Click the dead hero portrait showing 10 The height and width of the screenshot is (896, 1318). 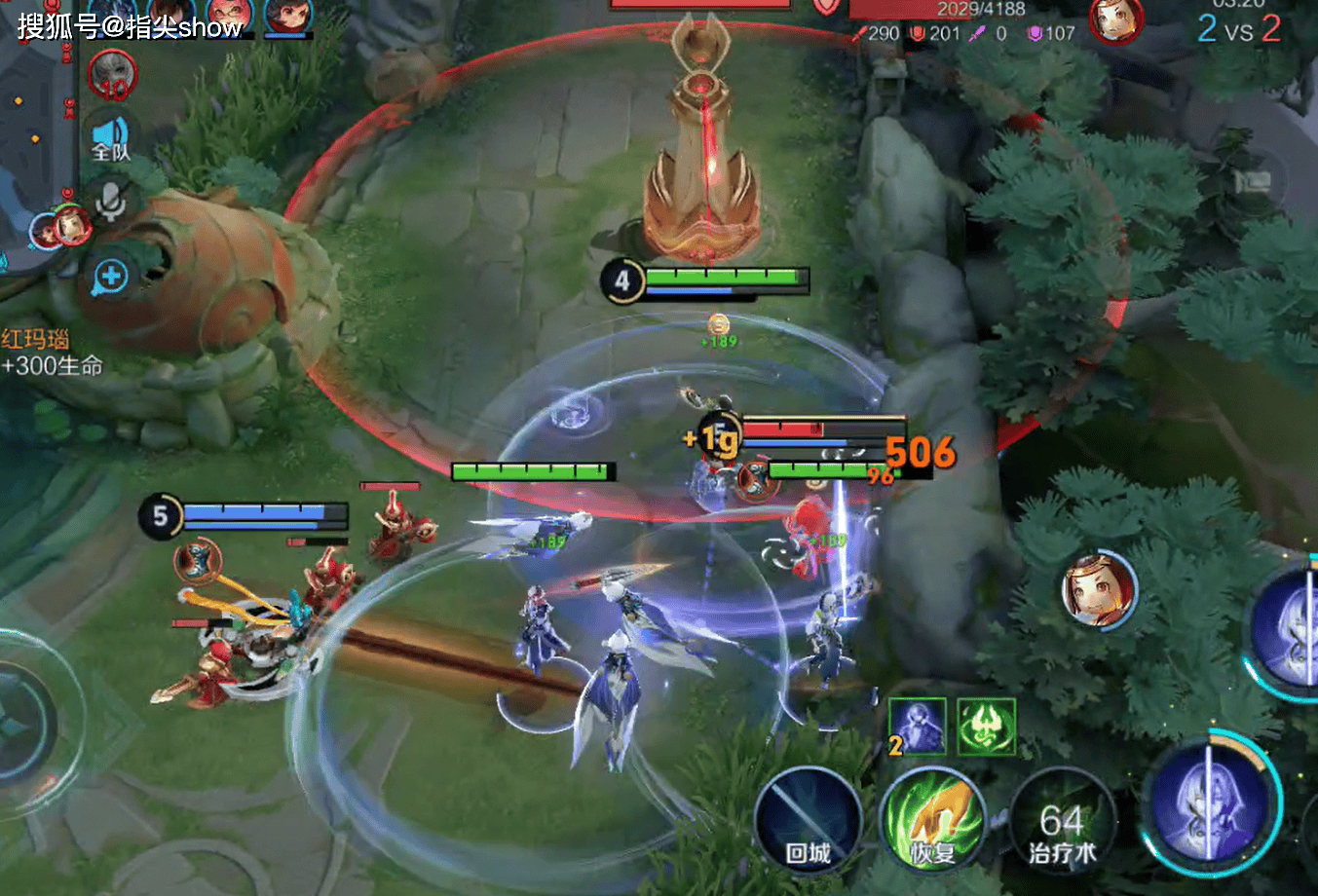click(113, 74)
